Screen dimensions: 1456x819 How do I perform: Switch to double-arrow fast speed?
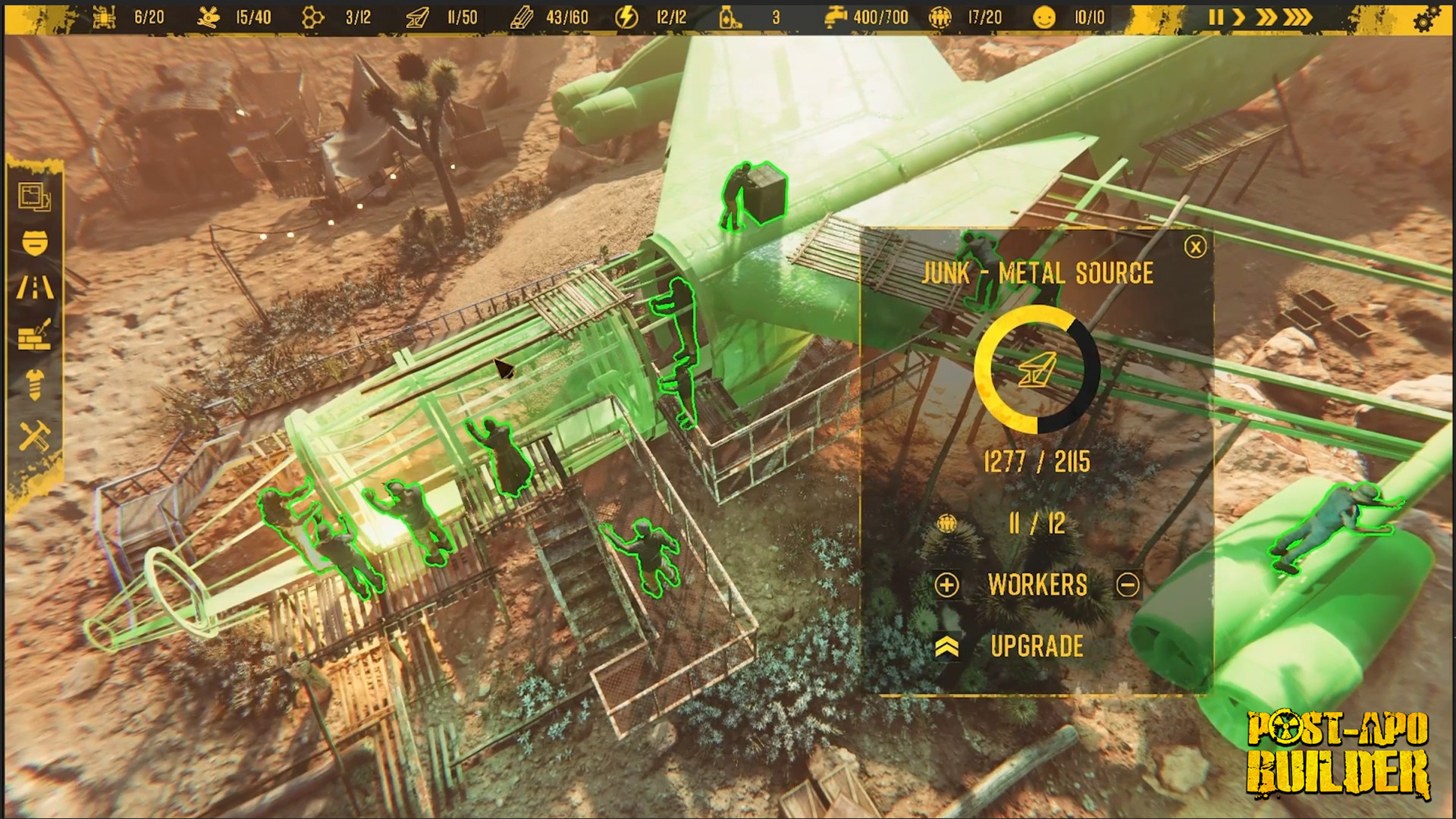(1265, 17)
